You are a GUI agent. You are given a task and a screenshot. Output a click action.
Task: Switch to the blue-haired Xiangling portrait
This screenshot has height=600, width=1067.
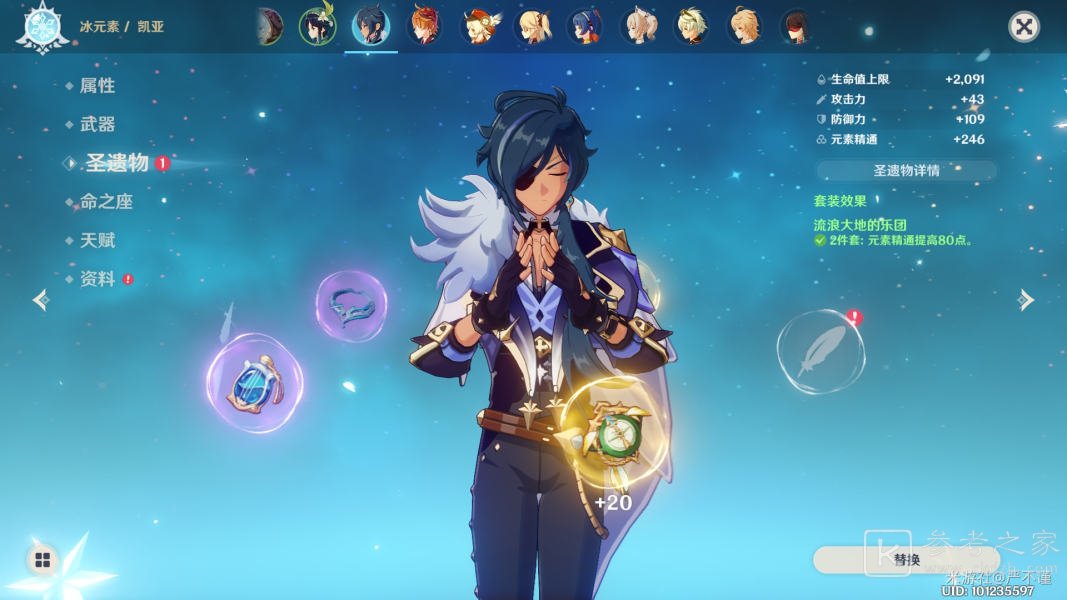coord(584,26)
